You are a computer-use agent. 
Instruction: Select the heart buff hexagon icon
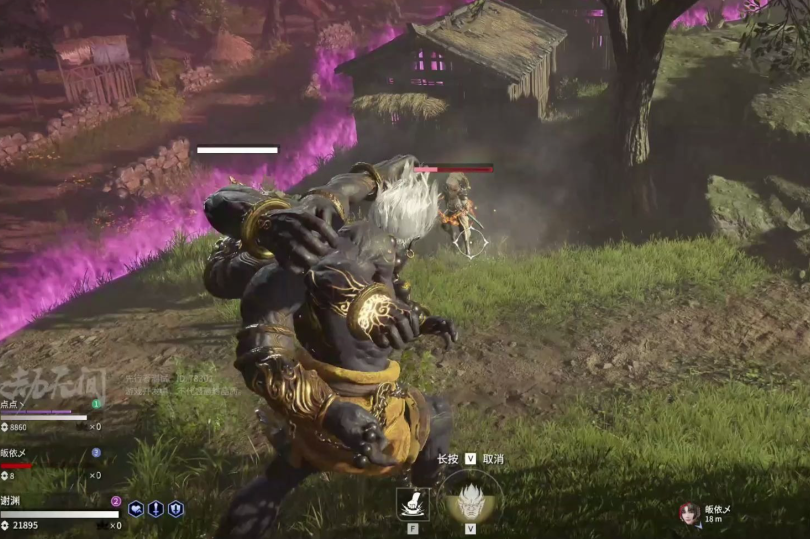tap(136, 509)
